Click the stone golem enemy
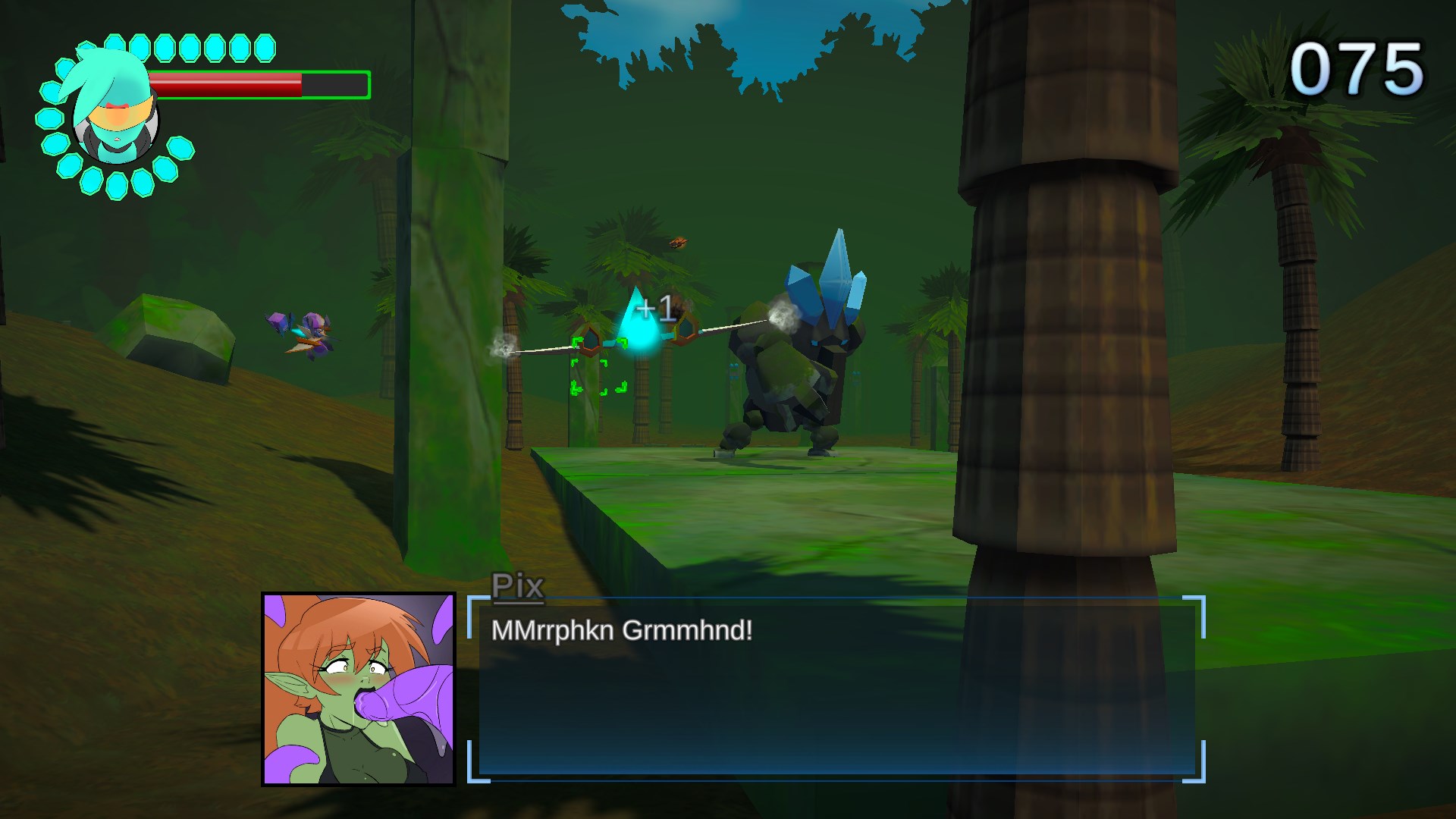1456x819 pixels. pos(789,364)
